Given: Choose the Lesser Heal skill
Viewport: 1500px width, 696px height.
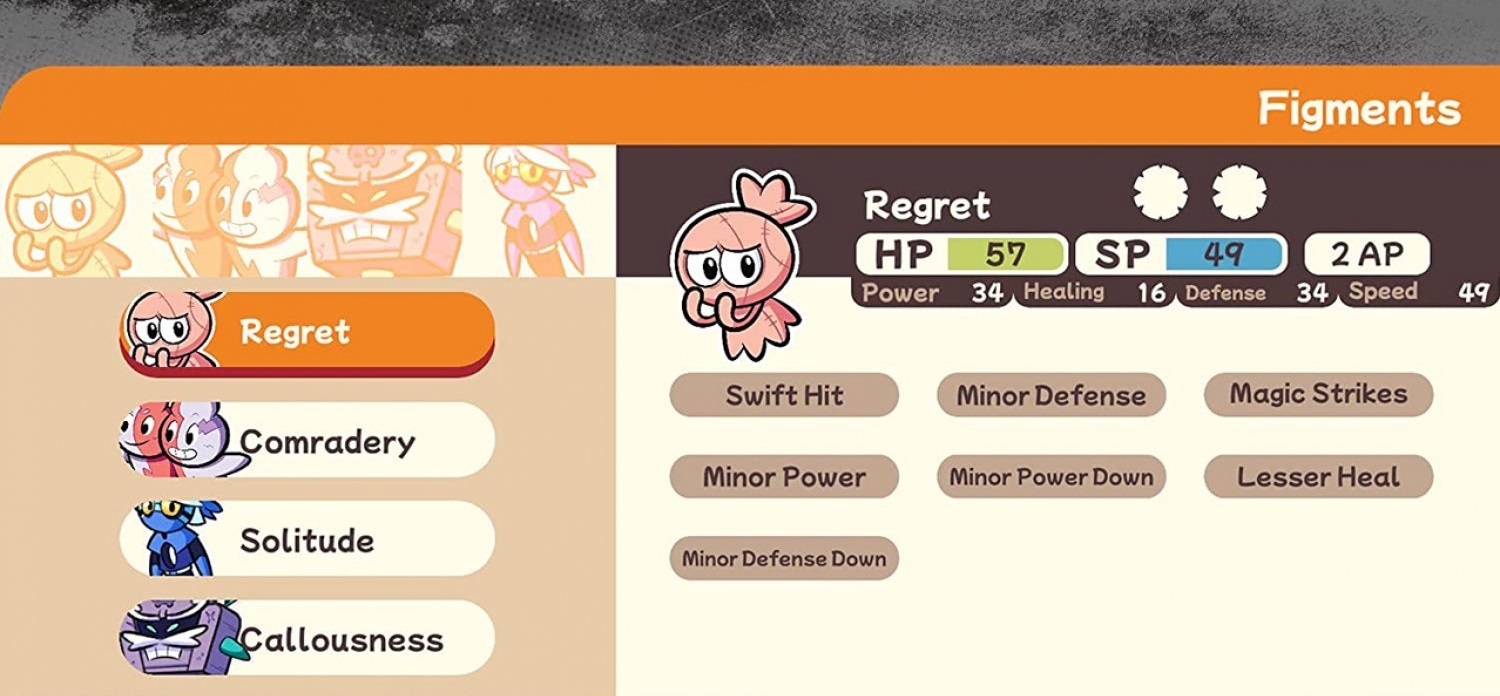Looking at the screenshot, I should pos(1318,477).
